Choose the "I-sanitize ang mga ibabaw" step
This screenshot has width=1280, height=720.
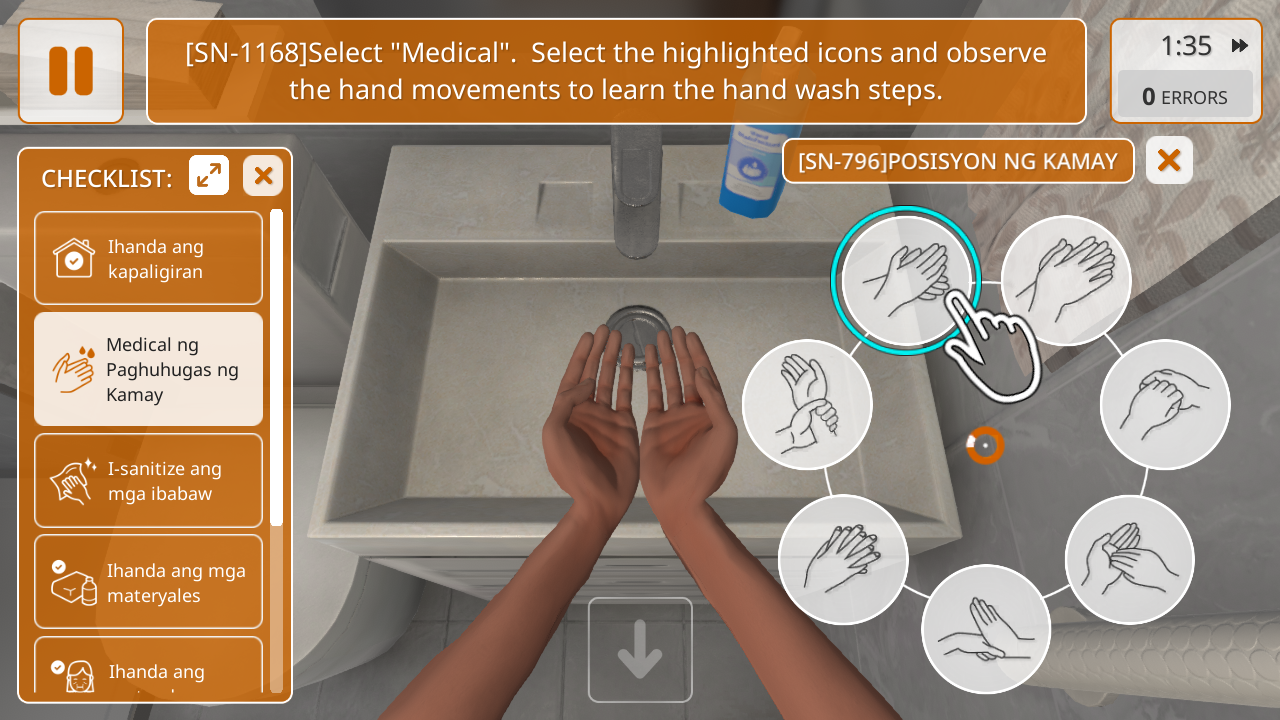[x=148, y=480]
